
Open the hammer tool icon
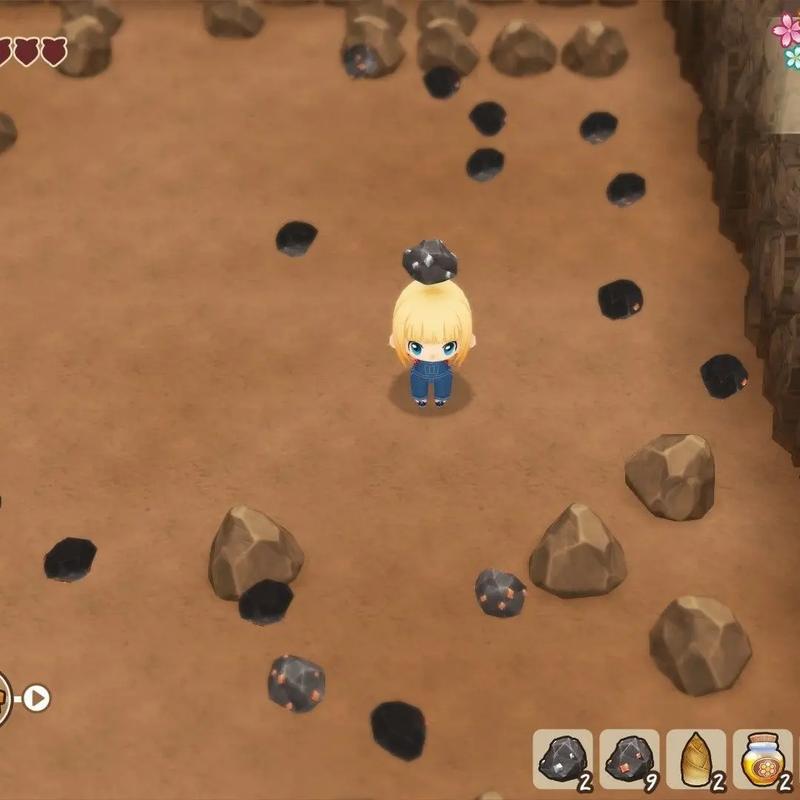click(3, 697)
